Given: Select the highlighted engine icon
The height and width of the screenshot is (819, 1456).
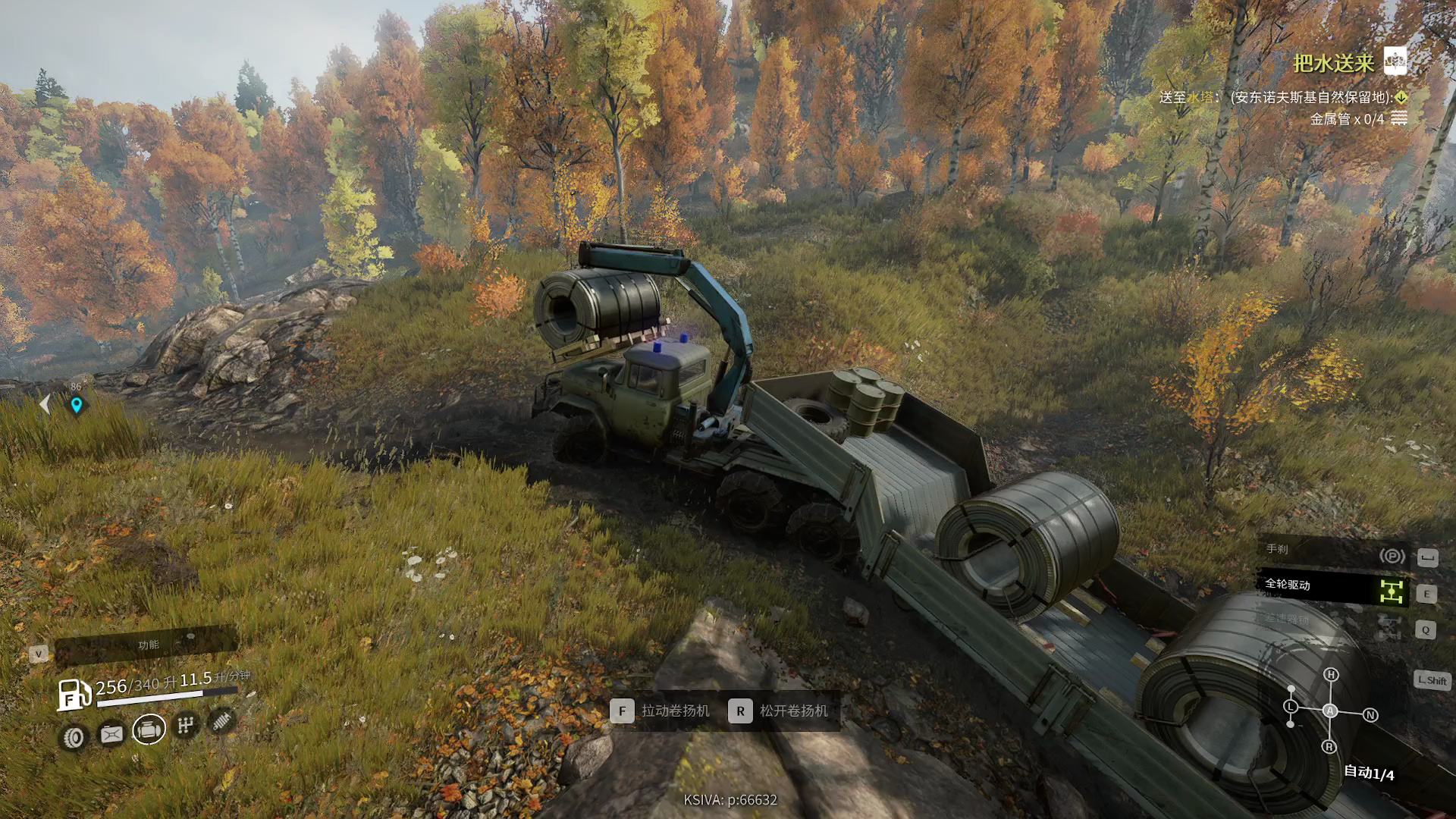Looking at the screenshot, I should click(x=149, y=730).
